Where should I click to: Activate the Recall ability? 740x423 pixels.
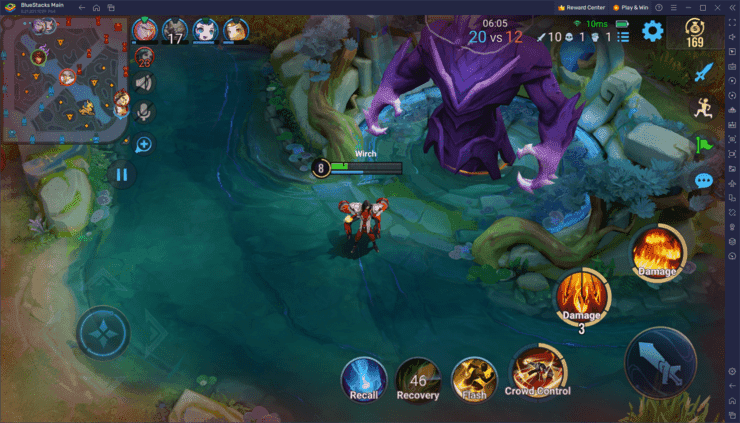tap(364, 378)
